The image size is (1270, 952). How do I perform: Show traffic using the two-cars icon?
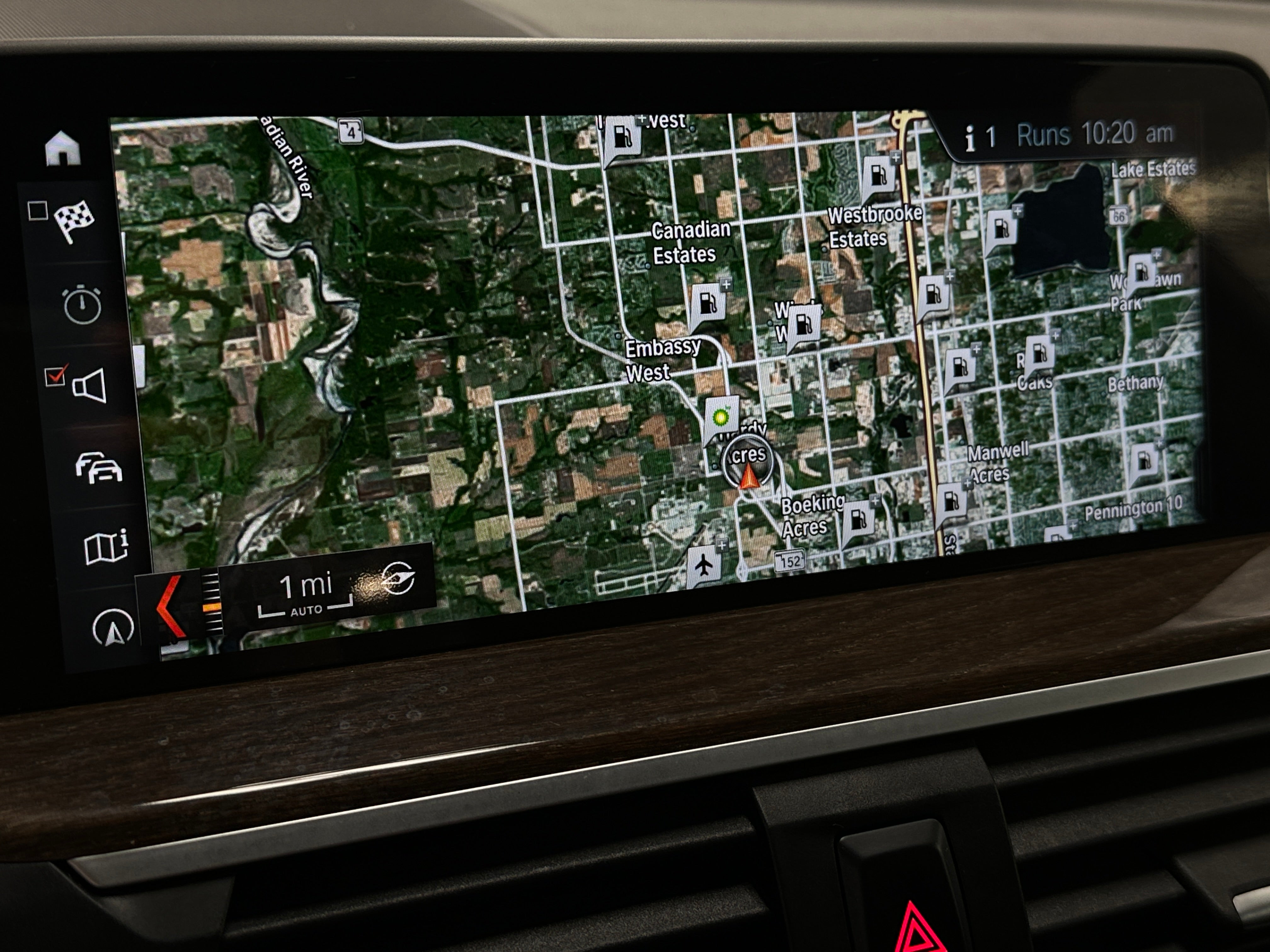coord(99,468)
